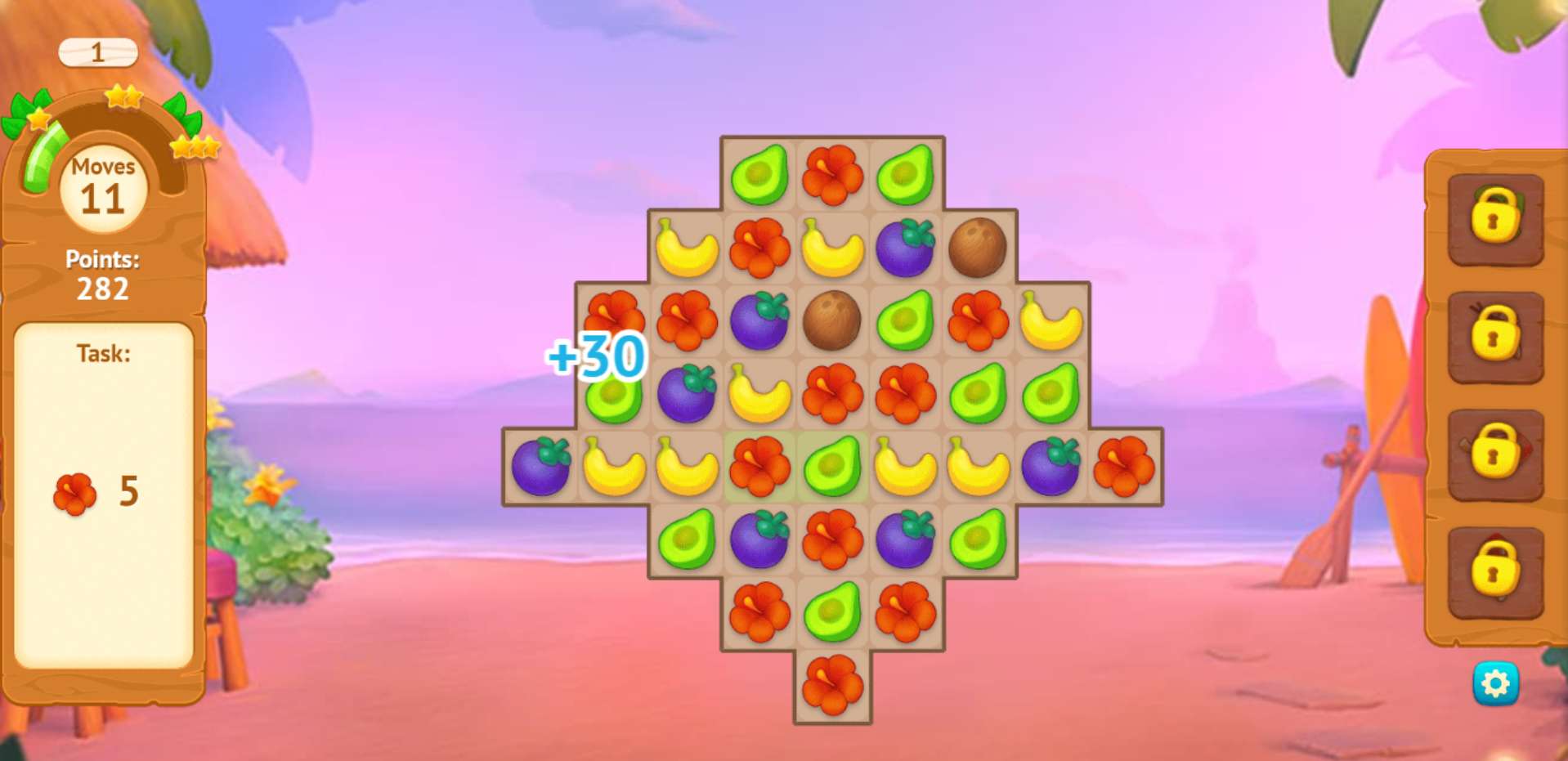
Task: Select the lone hibiscus at the board's bottom tip
Action: click(832, 685)
